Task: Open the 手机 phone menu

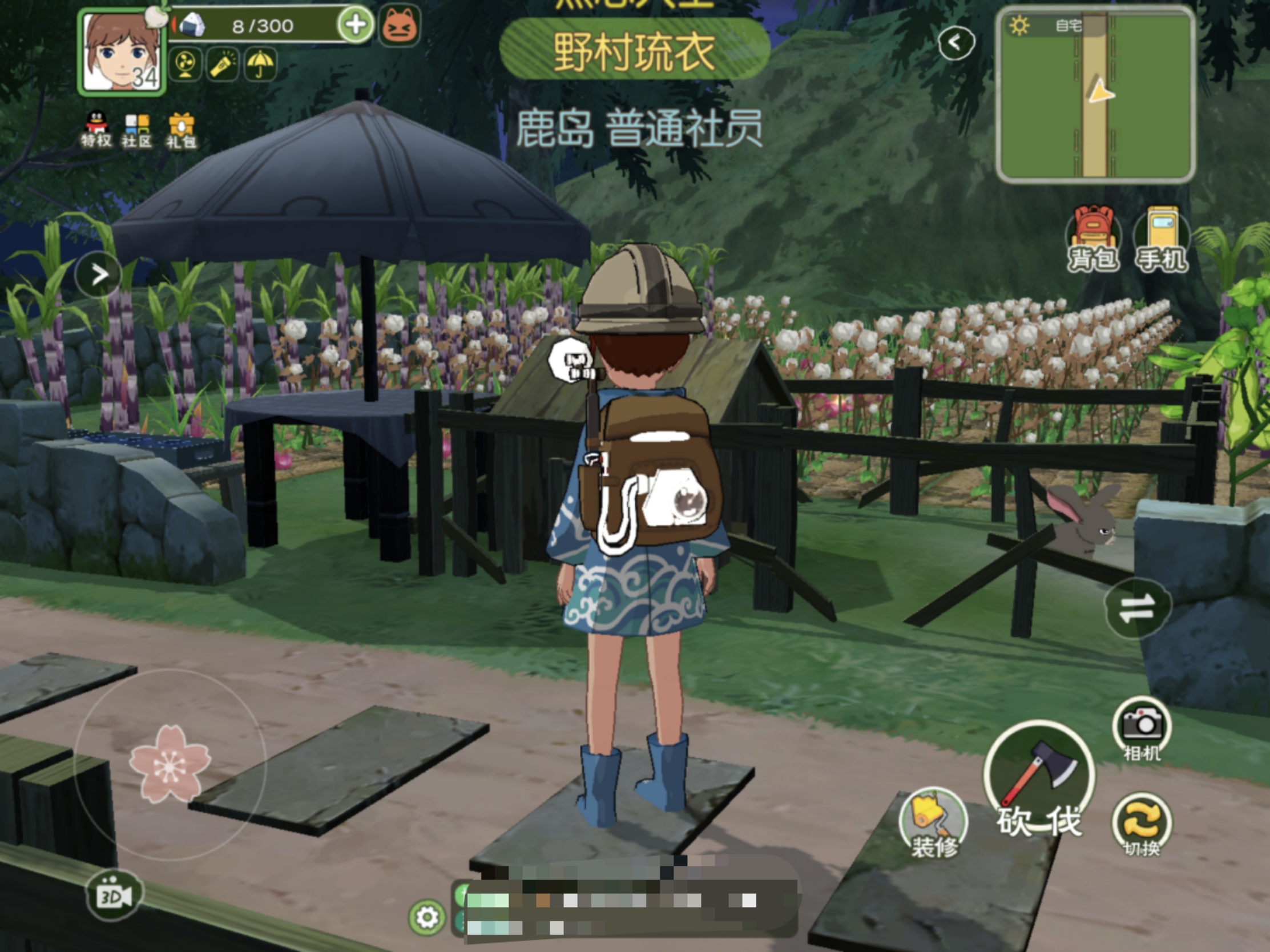Action: point(1162,240)
